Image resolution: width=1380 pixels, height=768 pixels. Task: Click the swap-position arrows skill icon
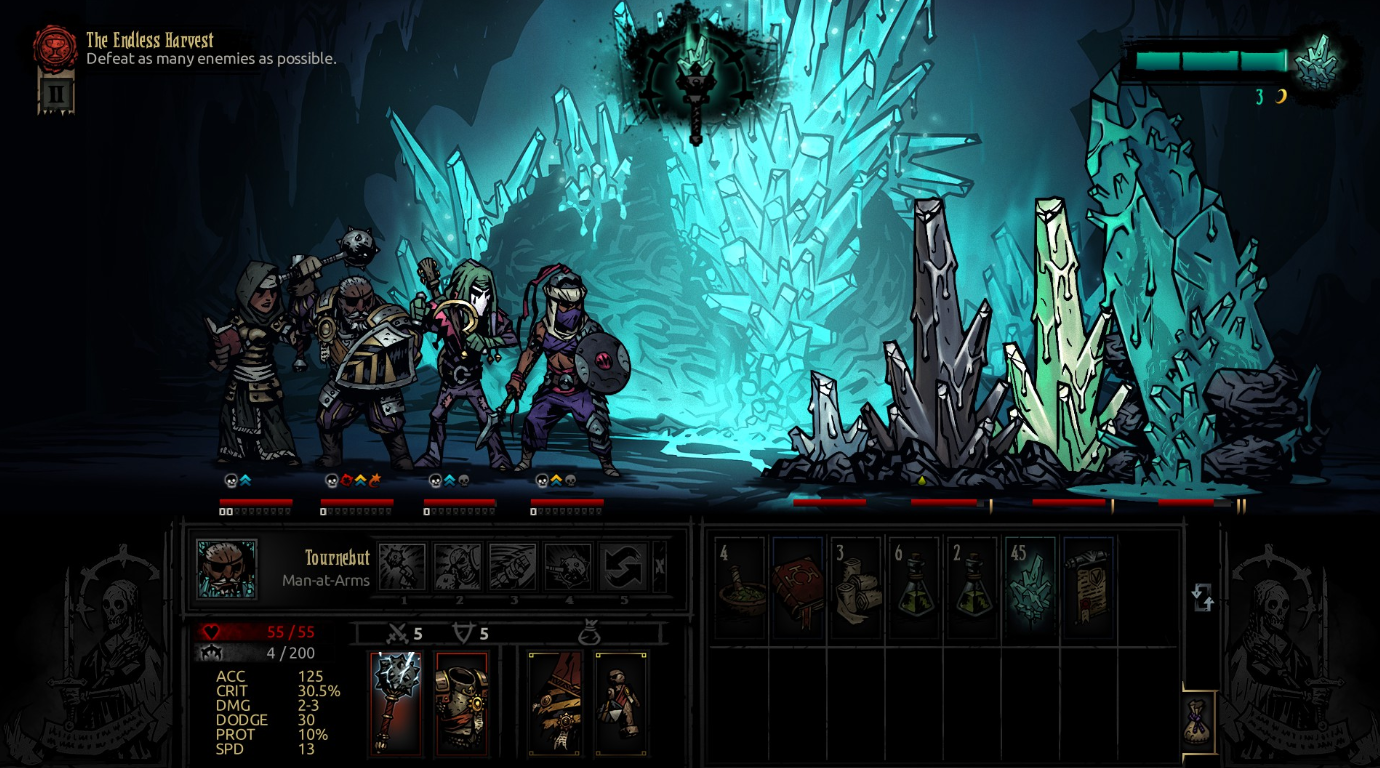622,565
